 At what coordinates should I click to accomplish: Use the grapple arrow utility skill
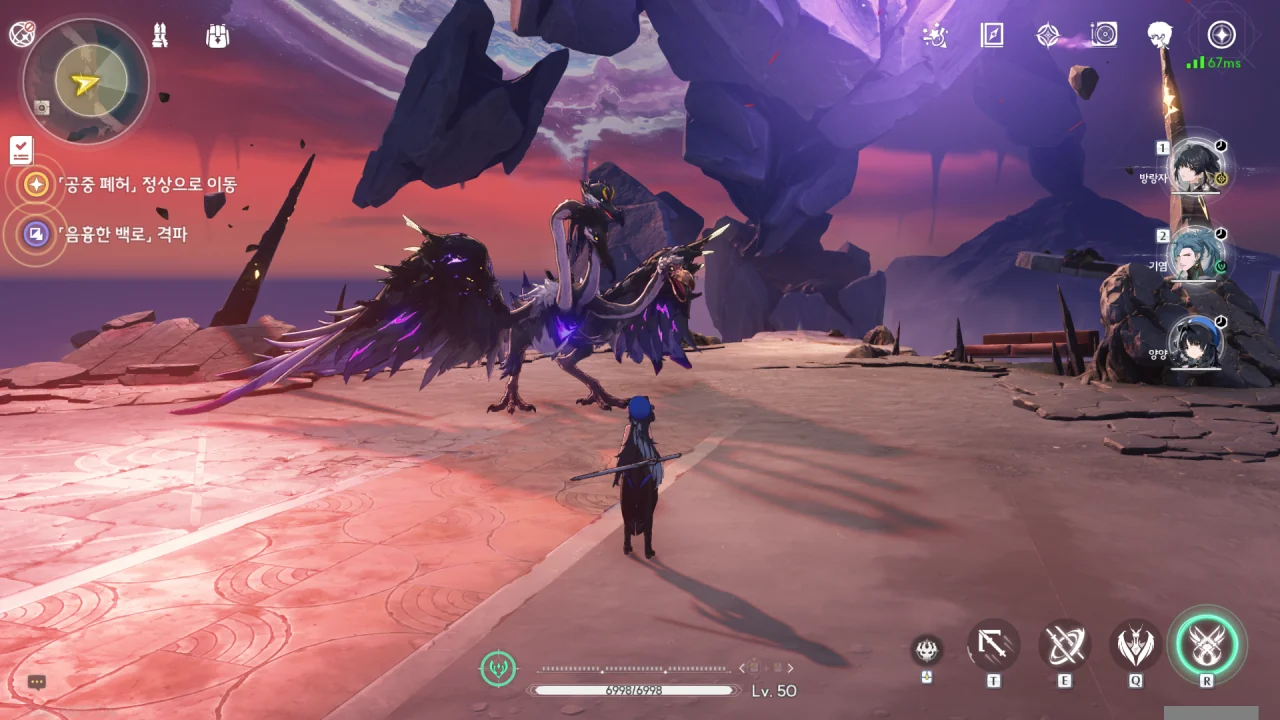pyautogui.click(x=993, y=645)
